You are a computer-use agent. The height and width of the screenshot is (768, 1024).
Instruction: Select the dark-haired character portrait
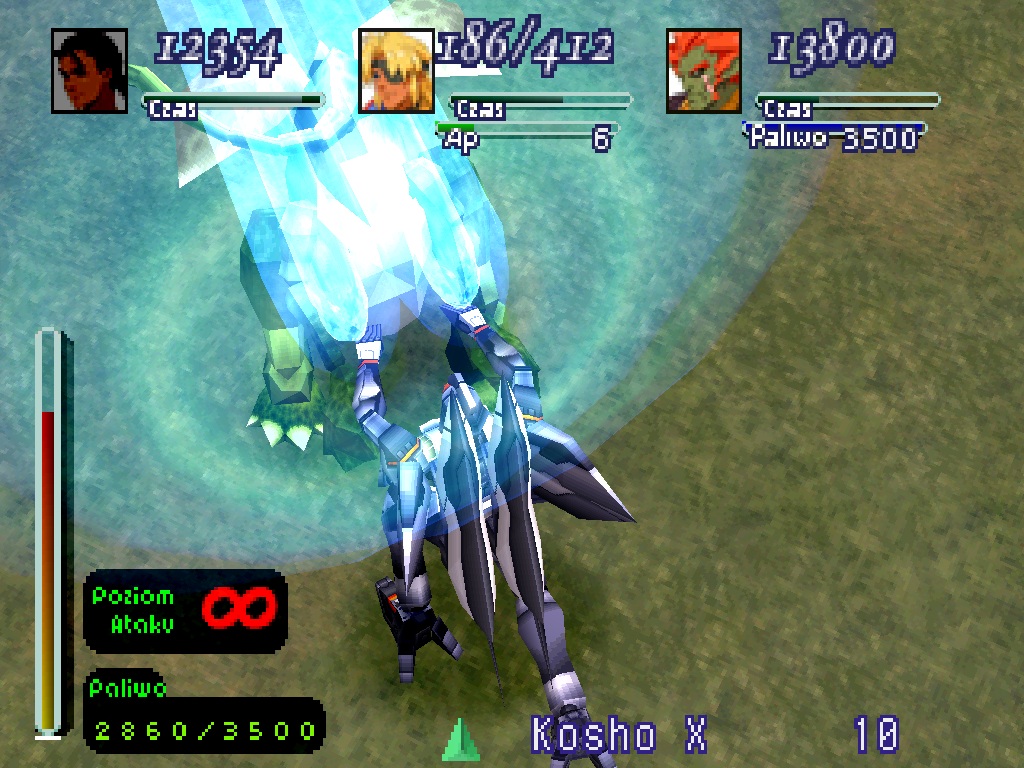pyautogui.click(x=89, y=71)
